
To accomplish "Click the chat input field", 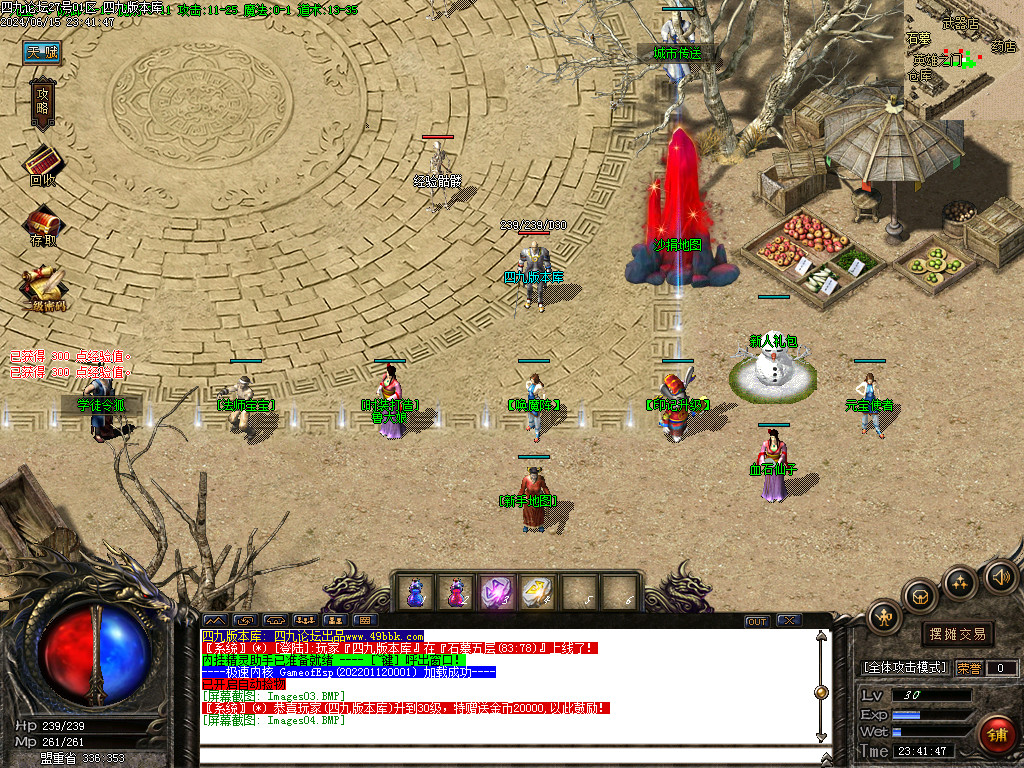I will click(x=500, y=755).
